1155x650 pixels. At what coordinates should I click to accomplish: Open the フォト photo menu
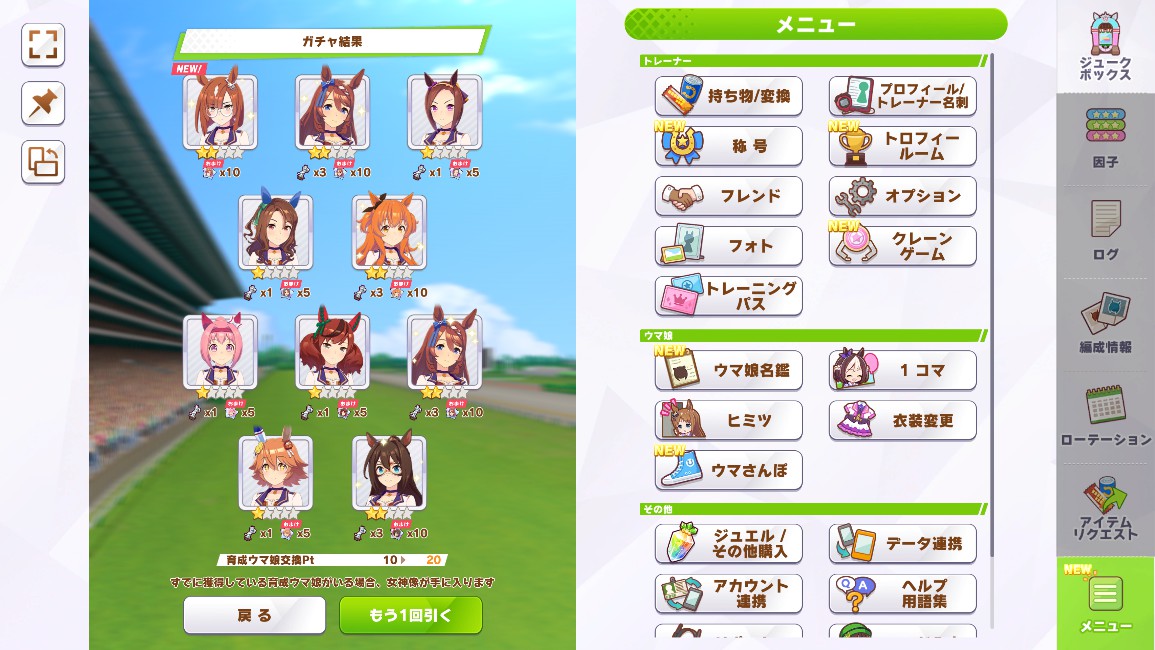tap(729, 246)
